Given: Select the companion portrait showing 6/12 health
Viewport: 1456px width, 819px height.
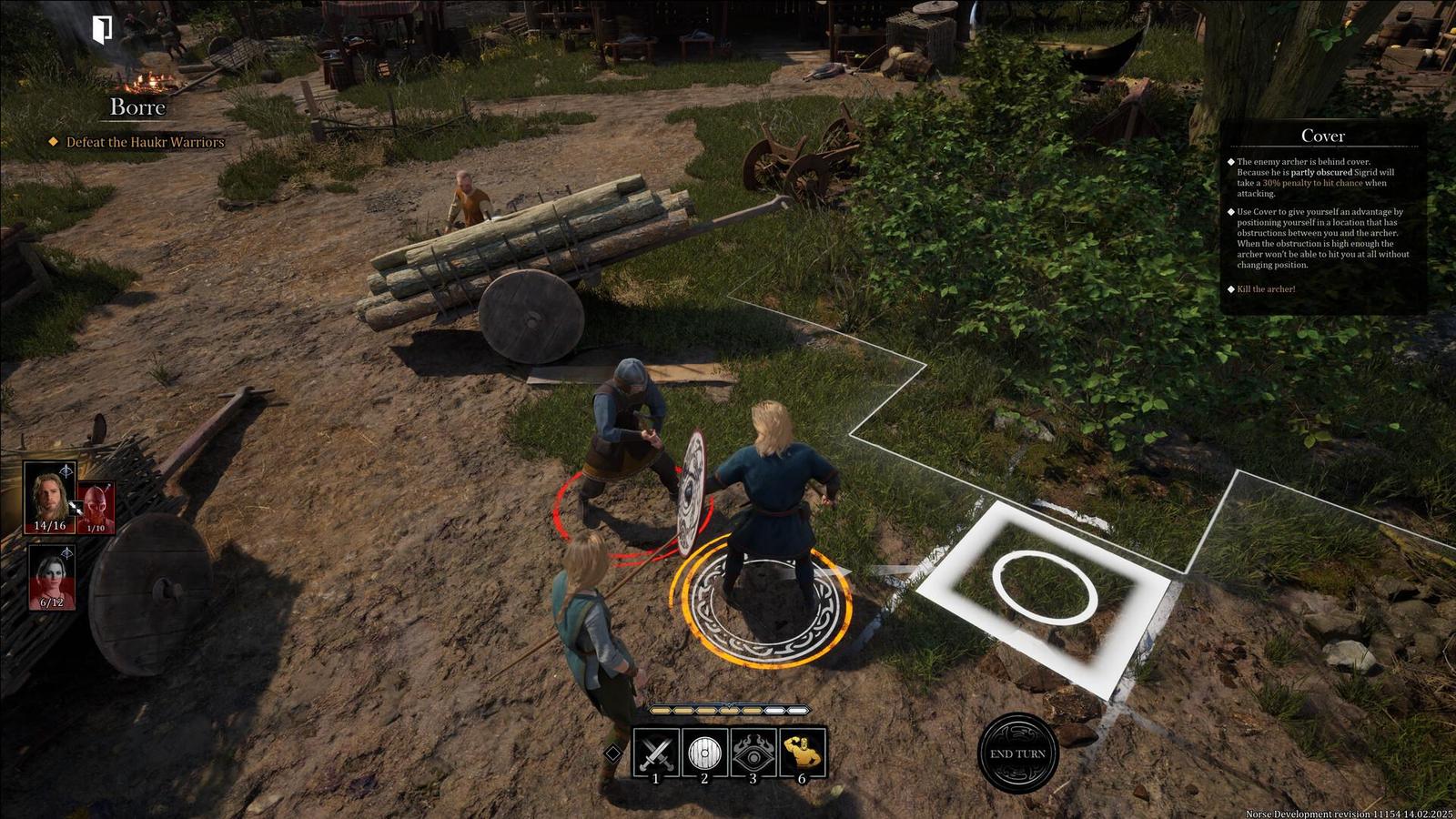Looking at the screenshot, I should point(51,578).
